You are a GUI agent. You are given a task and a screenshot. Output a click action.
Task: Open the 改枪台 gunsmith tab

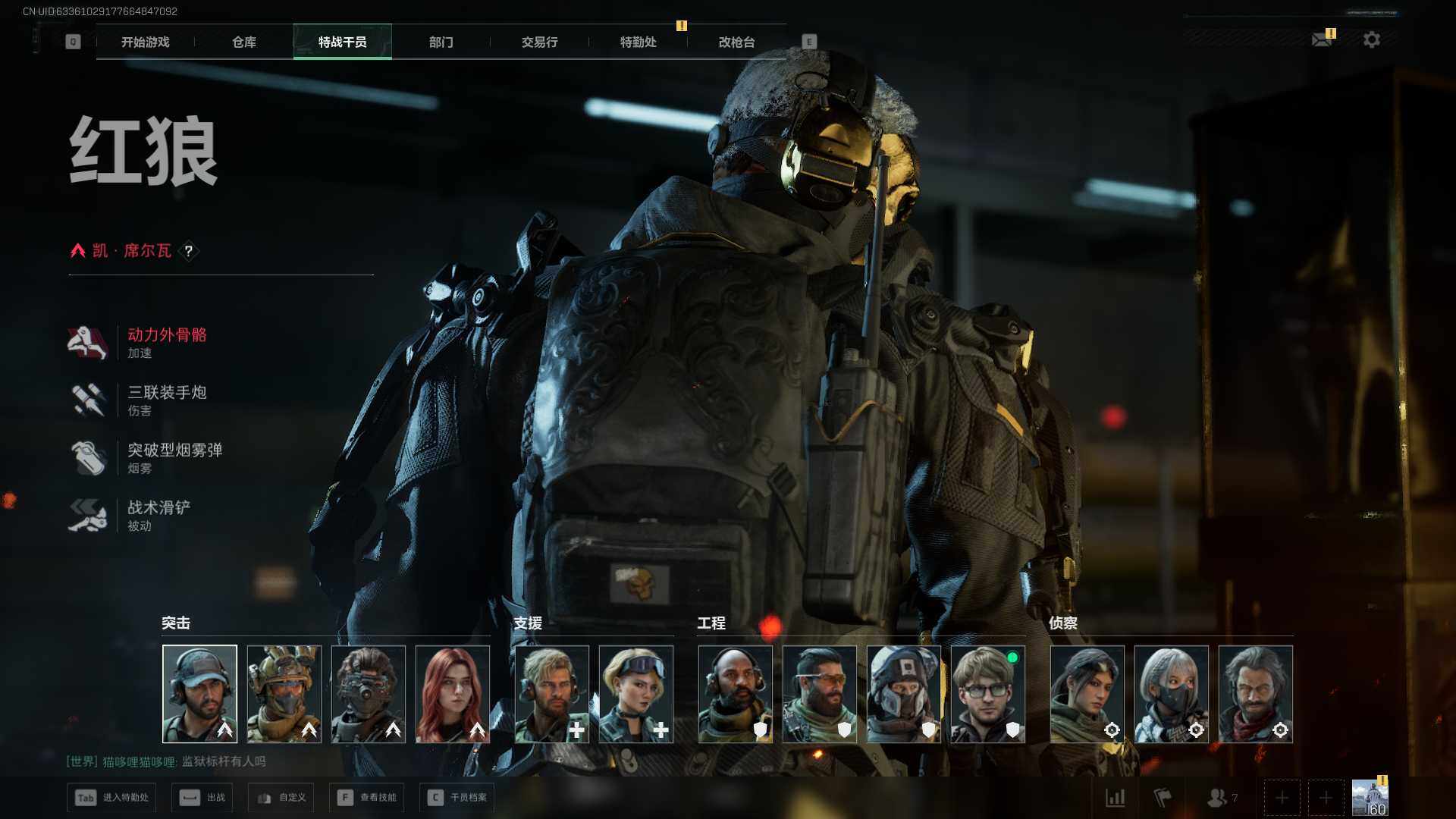[736, 42]
